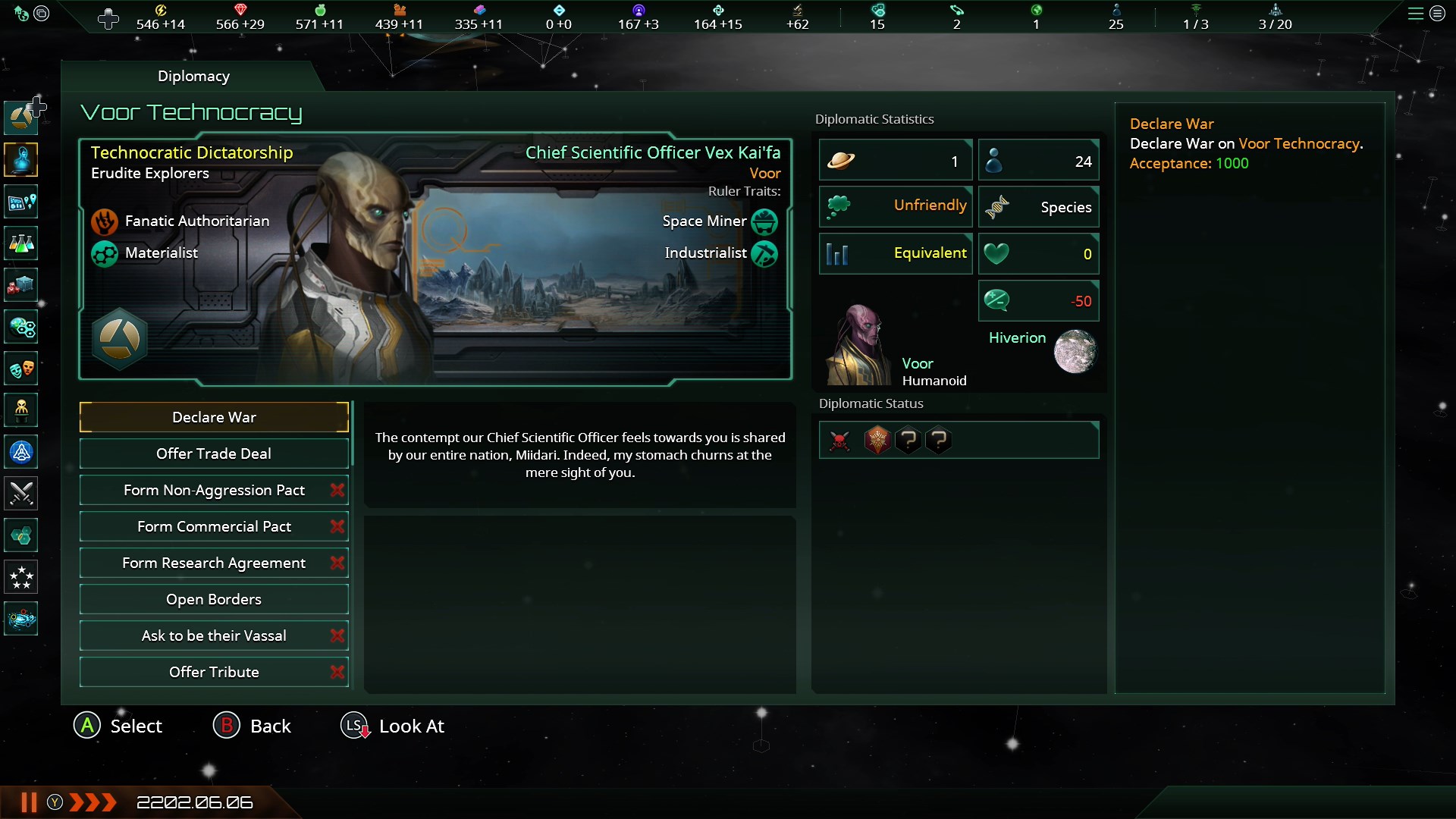This screenshot has width=1456, height=819.
Task: Click the orange pause button
Action: click(29, 802)
